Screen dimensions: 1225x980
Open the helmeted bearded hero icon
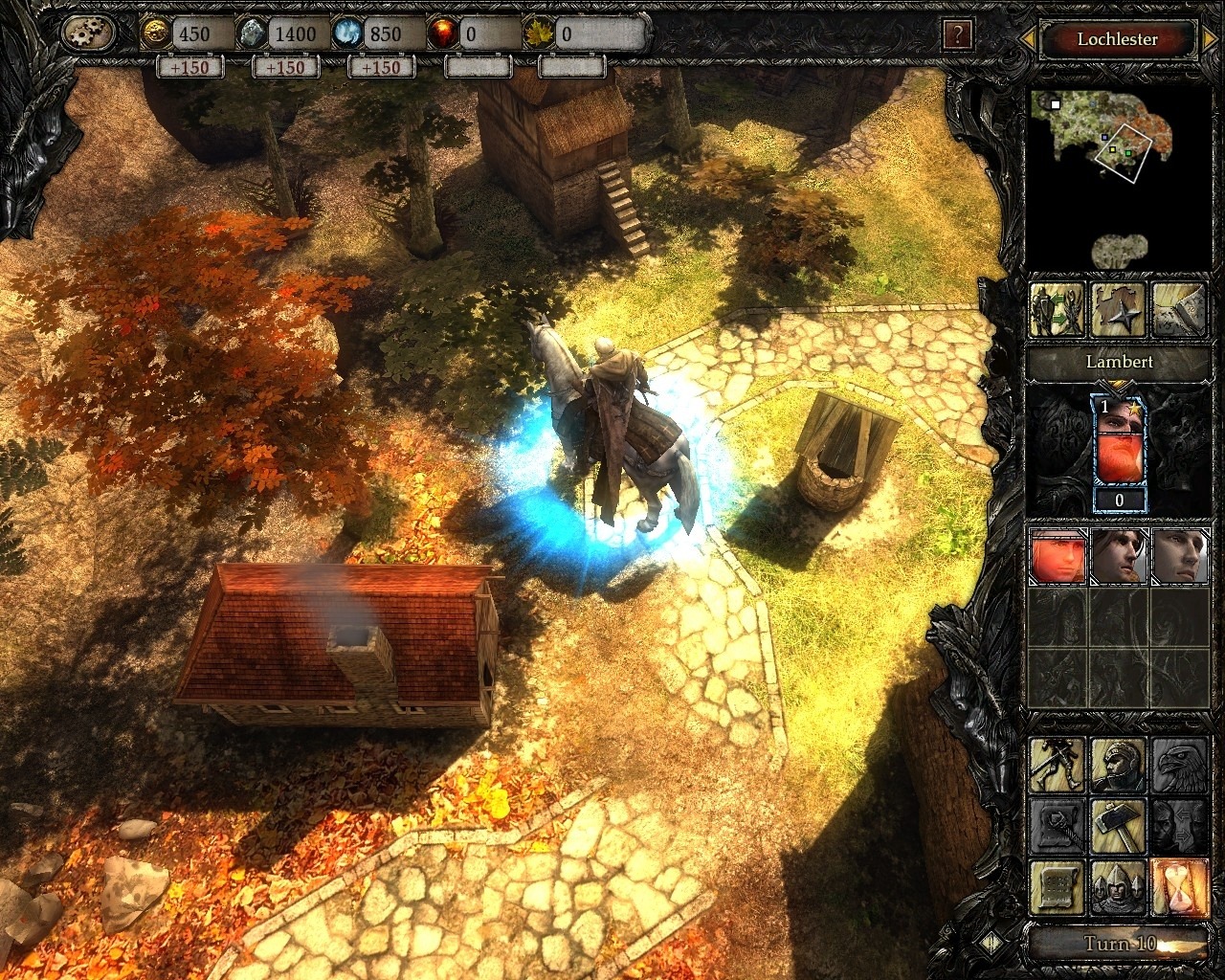click(1119, 765)
